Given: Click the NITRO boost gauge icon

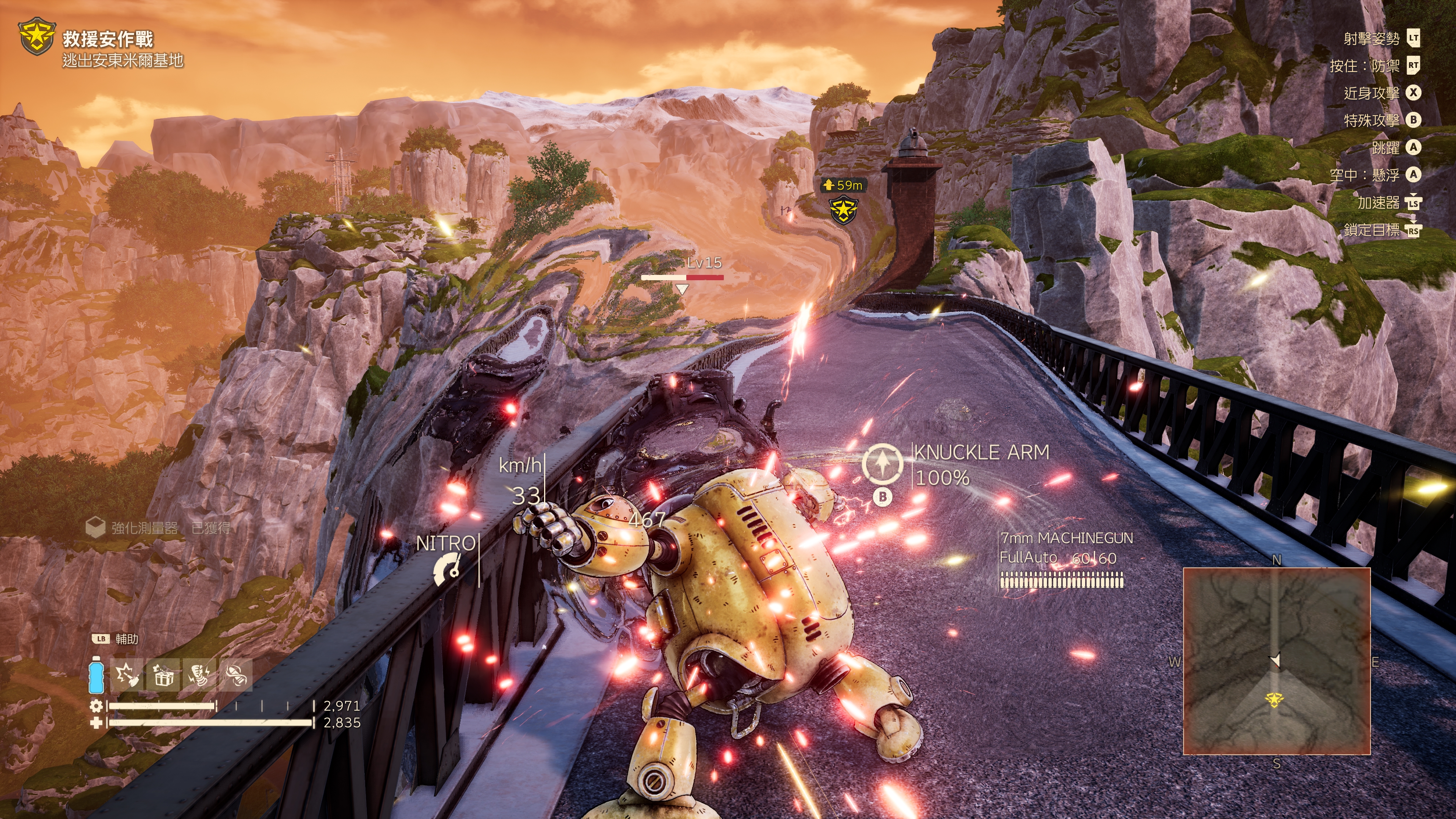Looking at the screenshot, I should pyautogui.click(x=447, y=569).
